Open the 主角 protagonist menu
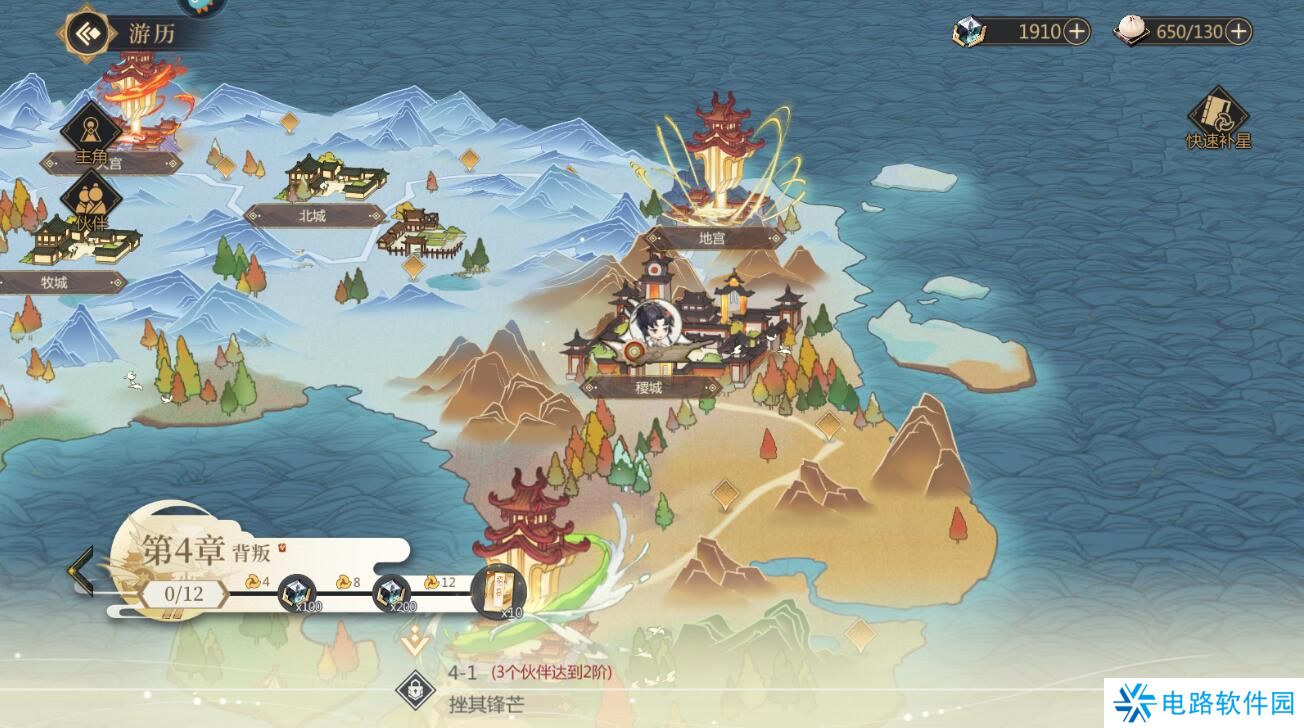Screen dimensions: 1304x728 point(91,130)
